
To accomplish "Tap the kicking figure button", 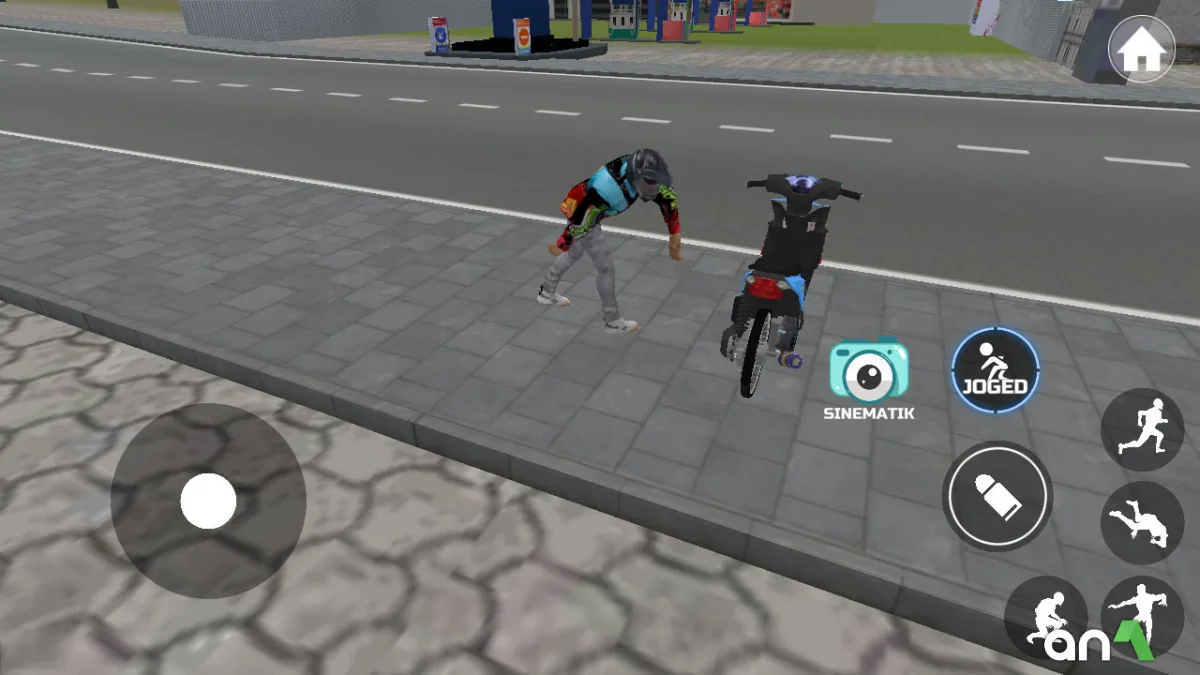I will pyautogui.click(x=1142, y=612).
